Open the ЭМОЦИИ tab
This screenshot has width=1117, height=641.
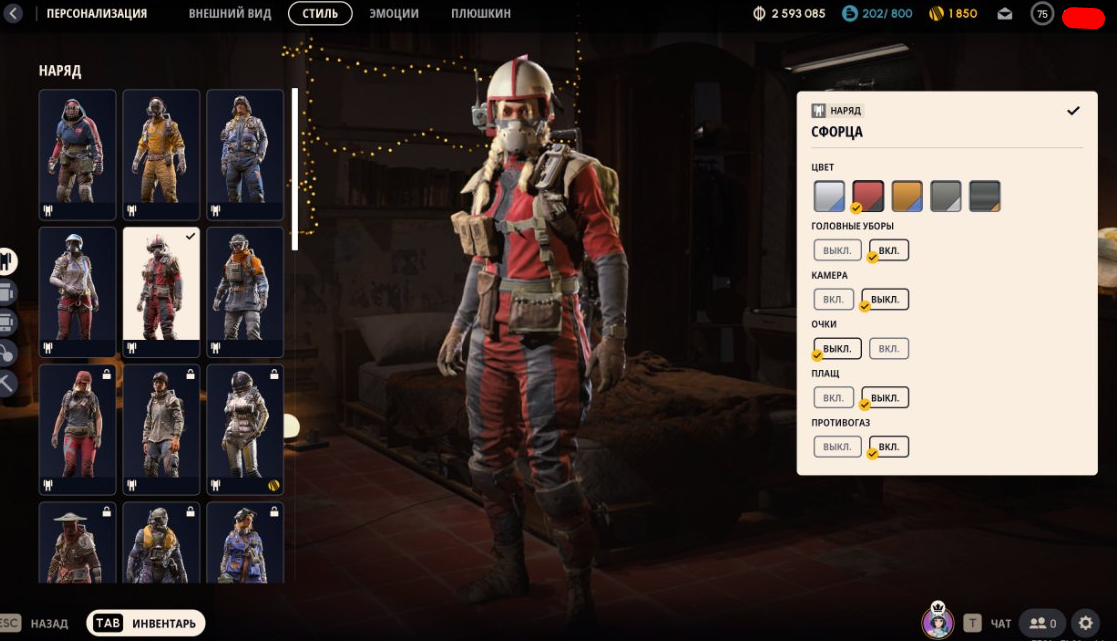click(394, 14)
